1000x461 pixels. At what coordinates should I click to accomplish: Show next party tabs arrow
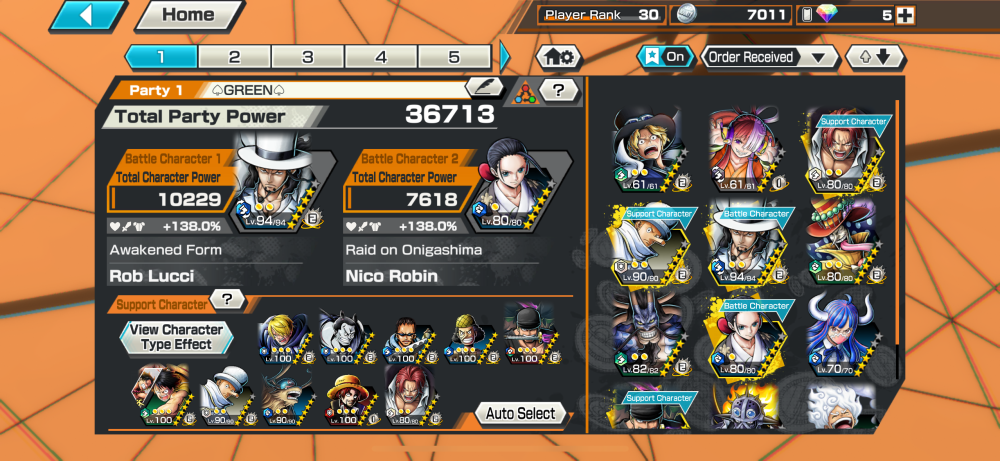point(505,57)
